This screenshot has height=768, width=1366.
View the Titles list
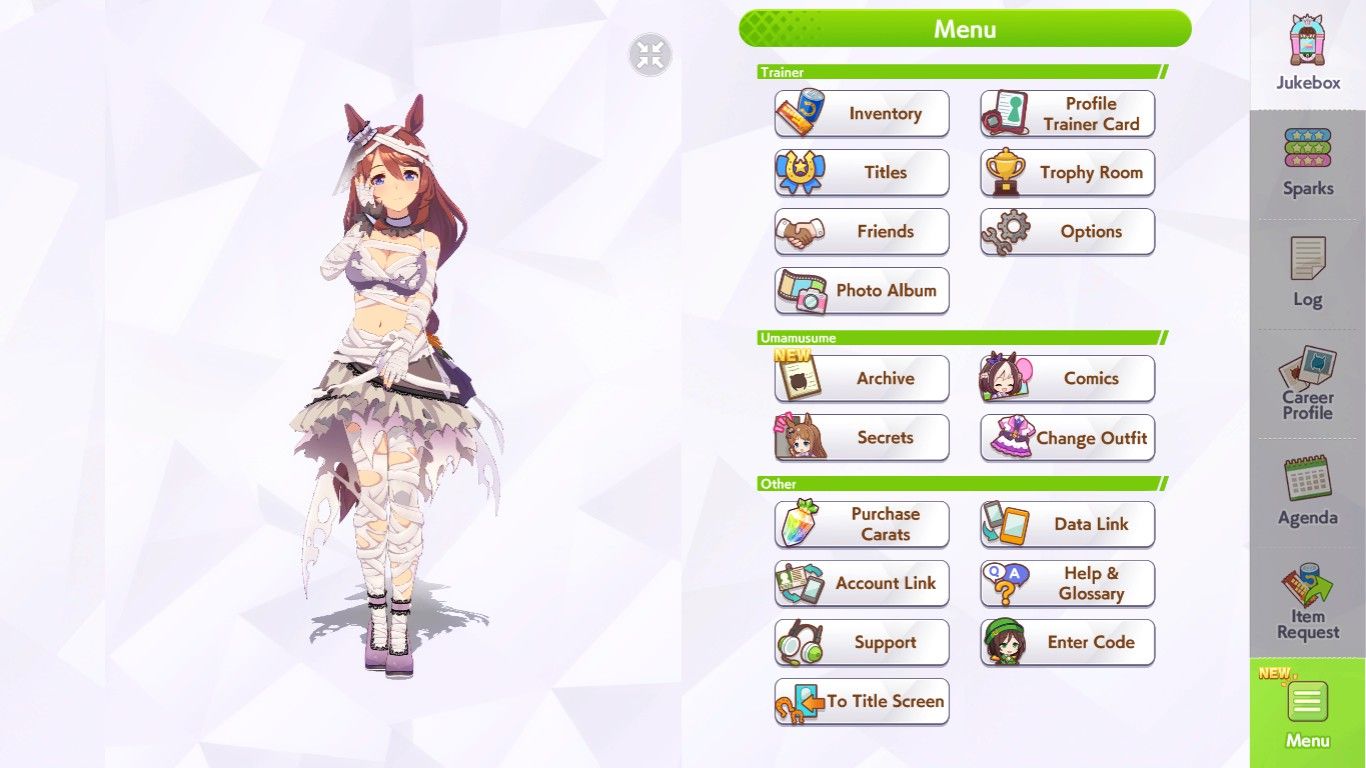tap(862, 173)
